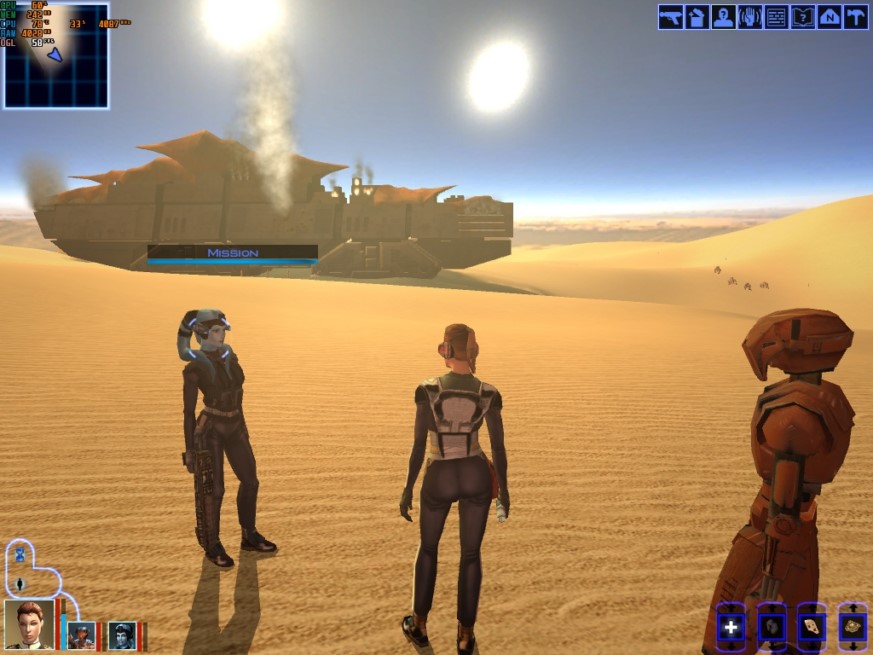Open the Equipment screen pistol icon
This screenshot has height=655, width=873.
[x=670, y=17]
